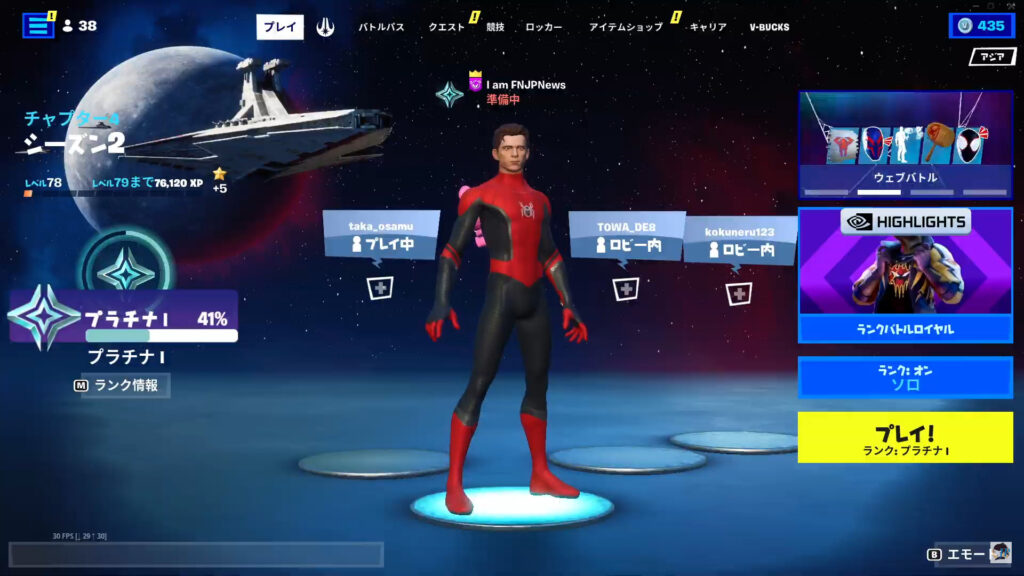Open the V-BUCKS tab
The width and height of the screenshot is (1024, 576).
point(769,27)
